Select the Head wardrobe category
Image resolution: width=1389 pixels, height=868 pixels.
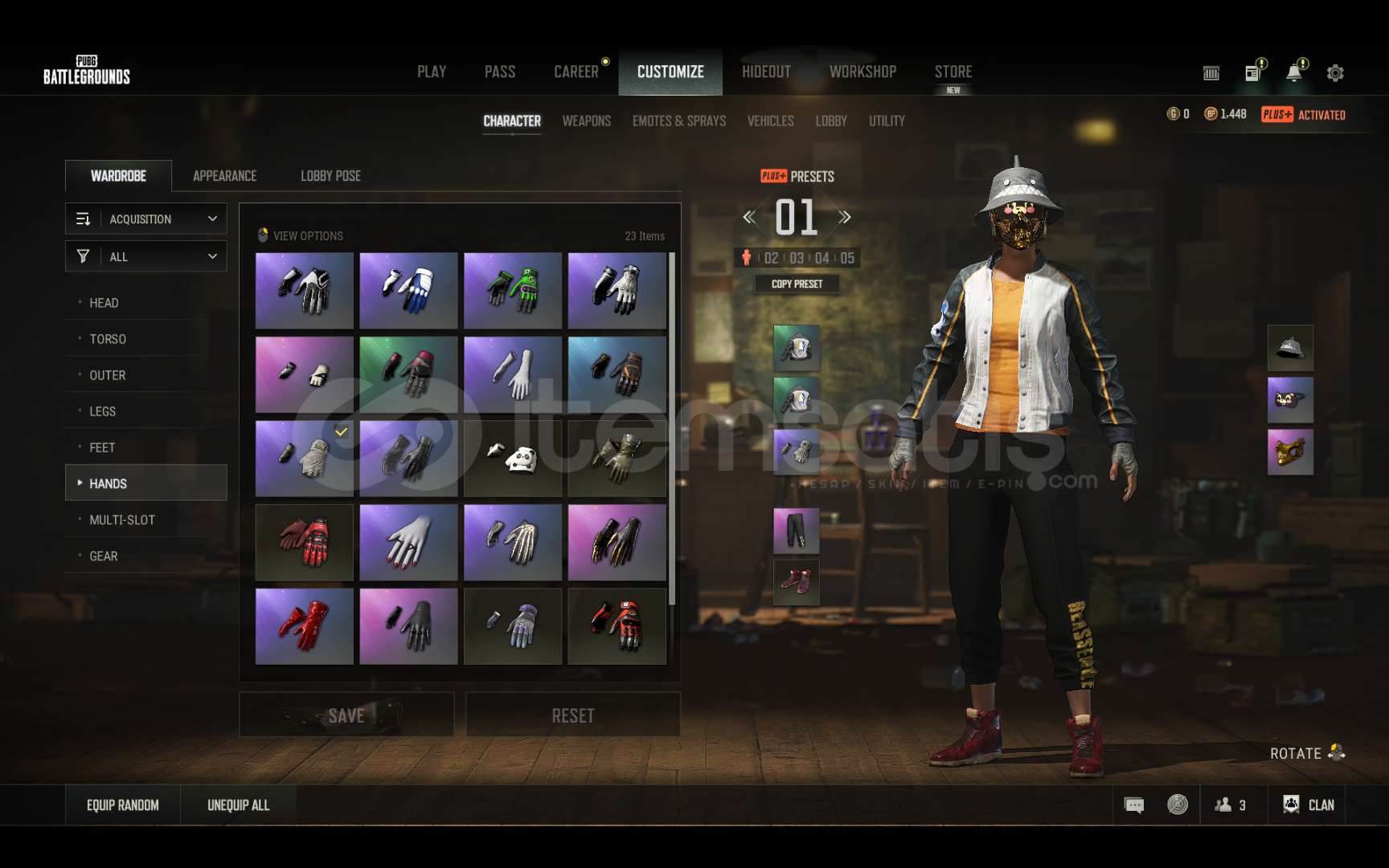[104, 303]
